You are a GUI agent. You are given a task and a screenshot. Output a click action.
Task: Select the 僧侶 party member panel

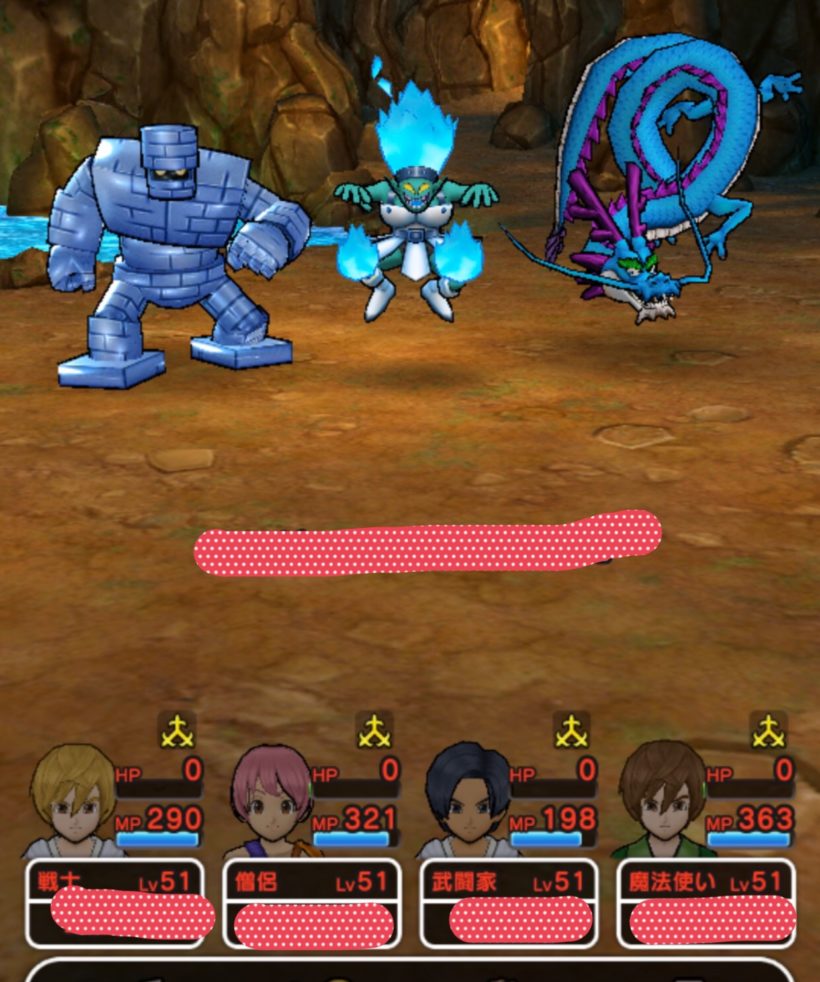[311, 902]
